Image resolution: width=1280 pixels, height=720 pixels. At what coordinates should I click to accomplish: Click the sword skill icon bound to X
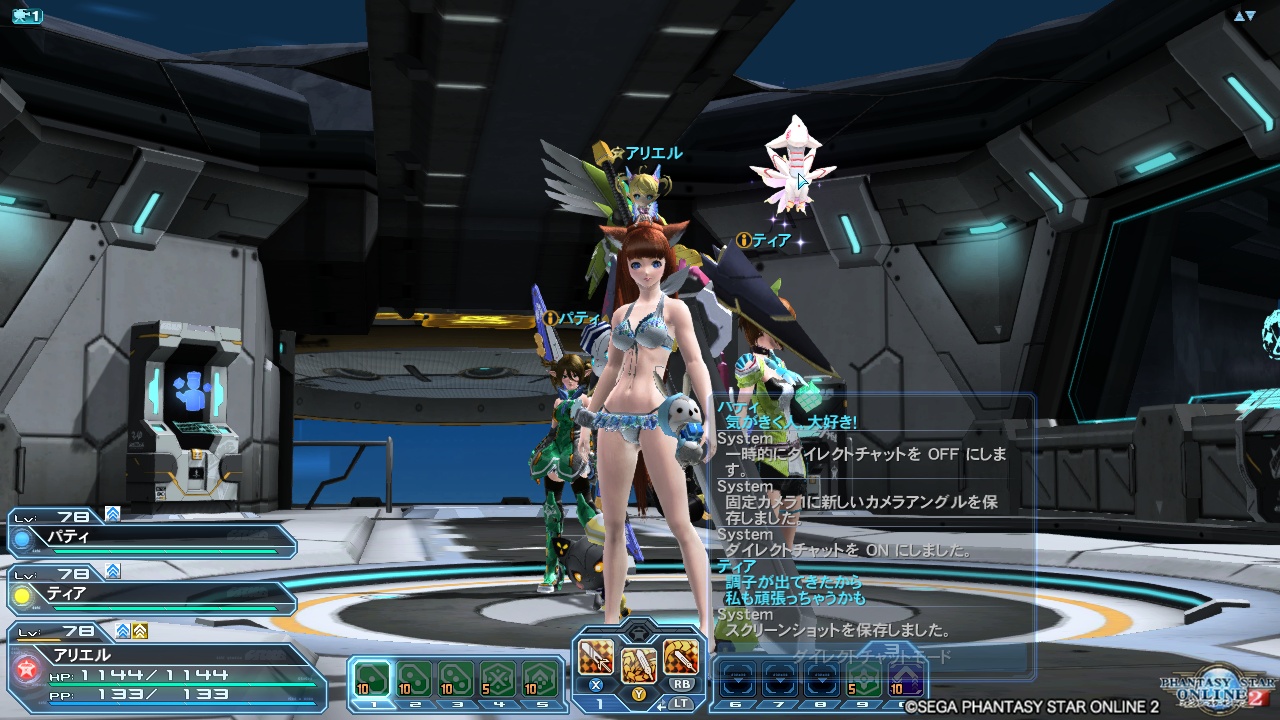[x=596, y=659]
